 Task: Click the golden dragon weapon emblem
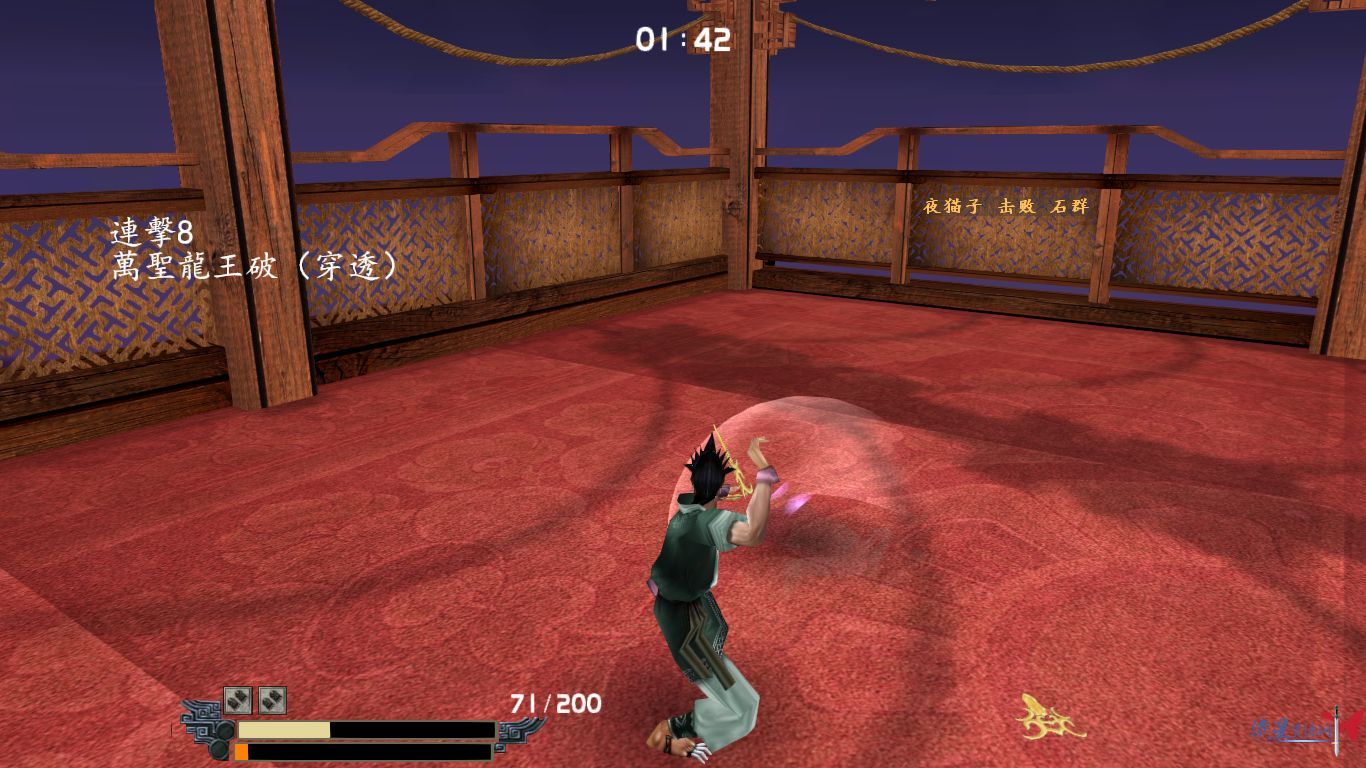point(1050,716)
